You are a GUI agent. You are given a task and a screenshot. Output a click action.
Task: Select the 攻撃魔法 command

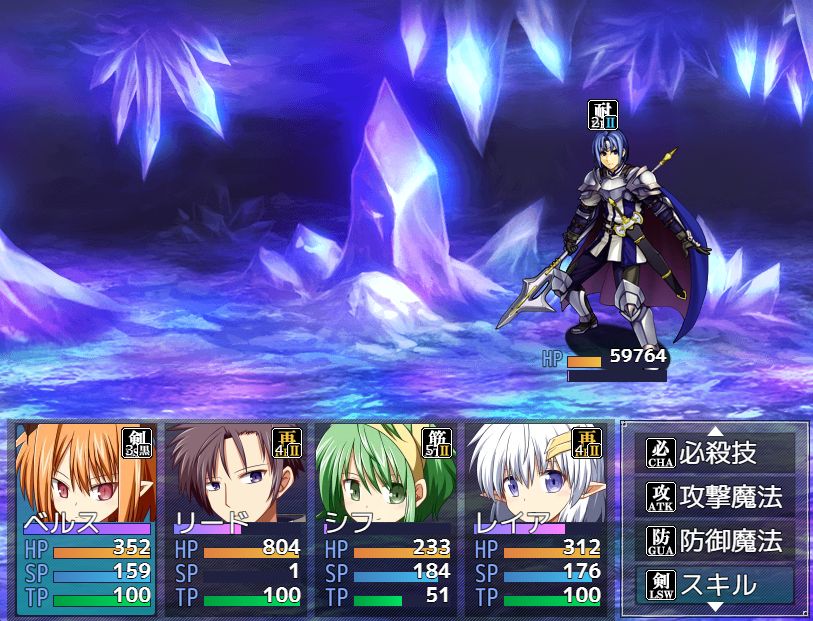[x=716, y=497]
